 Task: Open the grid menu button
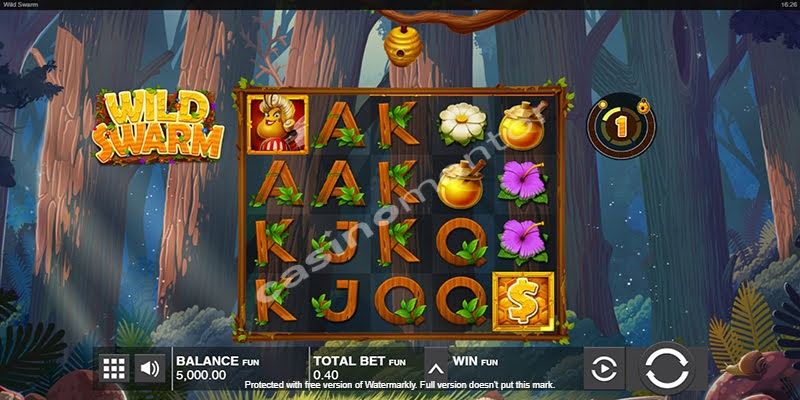(x=114, y=368)
